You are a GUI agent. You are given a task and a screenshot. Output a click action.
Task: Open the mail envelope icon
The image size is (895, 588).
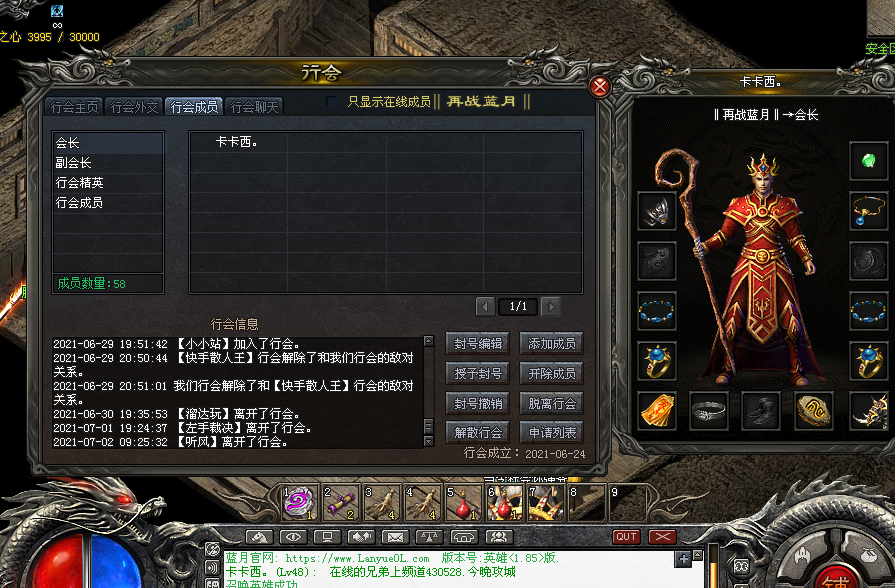(394, 537)
